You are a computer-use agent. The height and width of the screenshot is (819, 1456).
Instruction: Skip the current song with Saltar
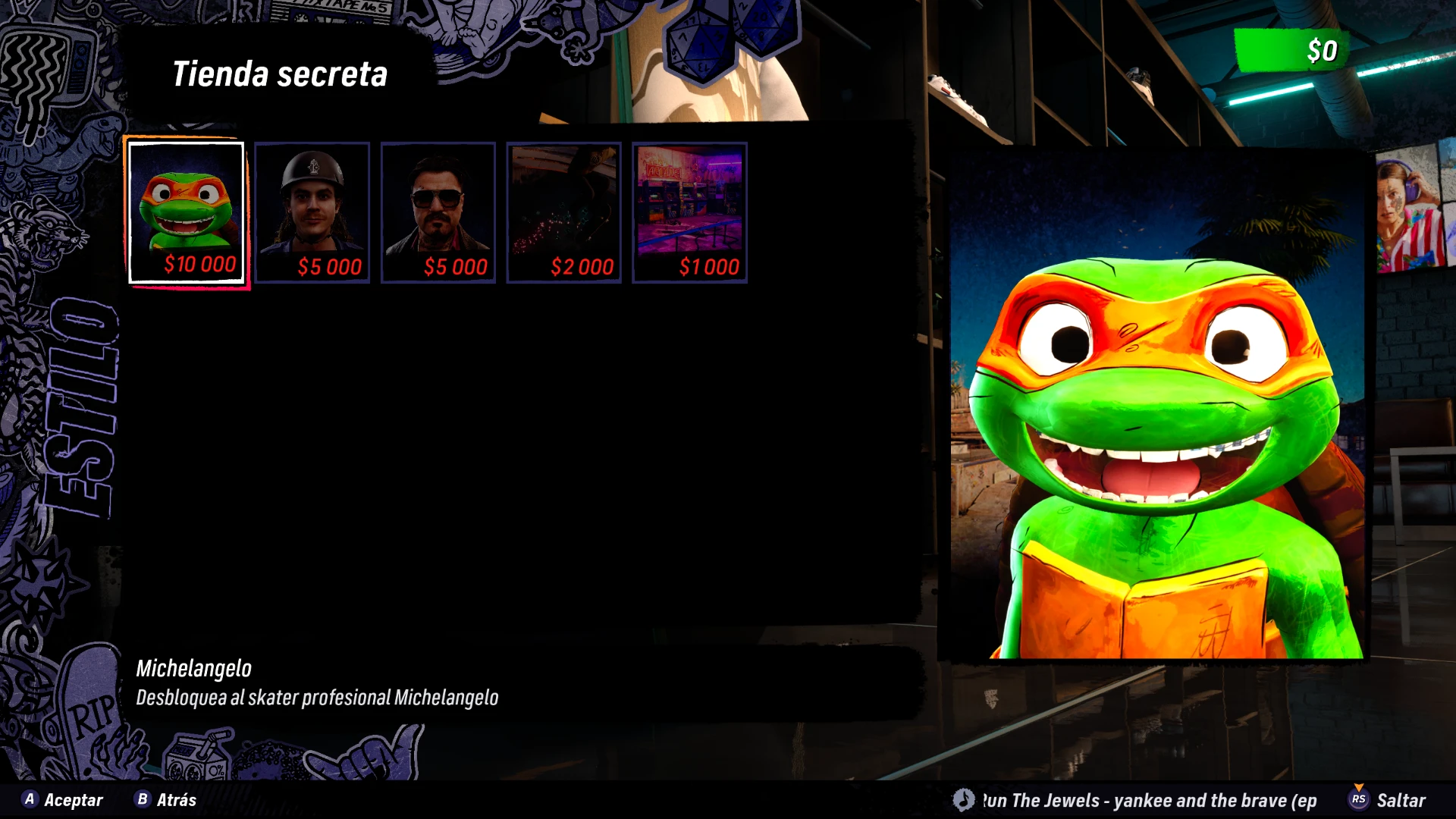[1389, 800]
